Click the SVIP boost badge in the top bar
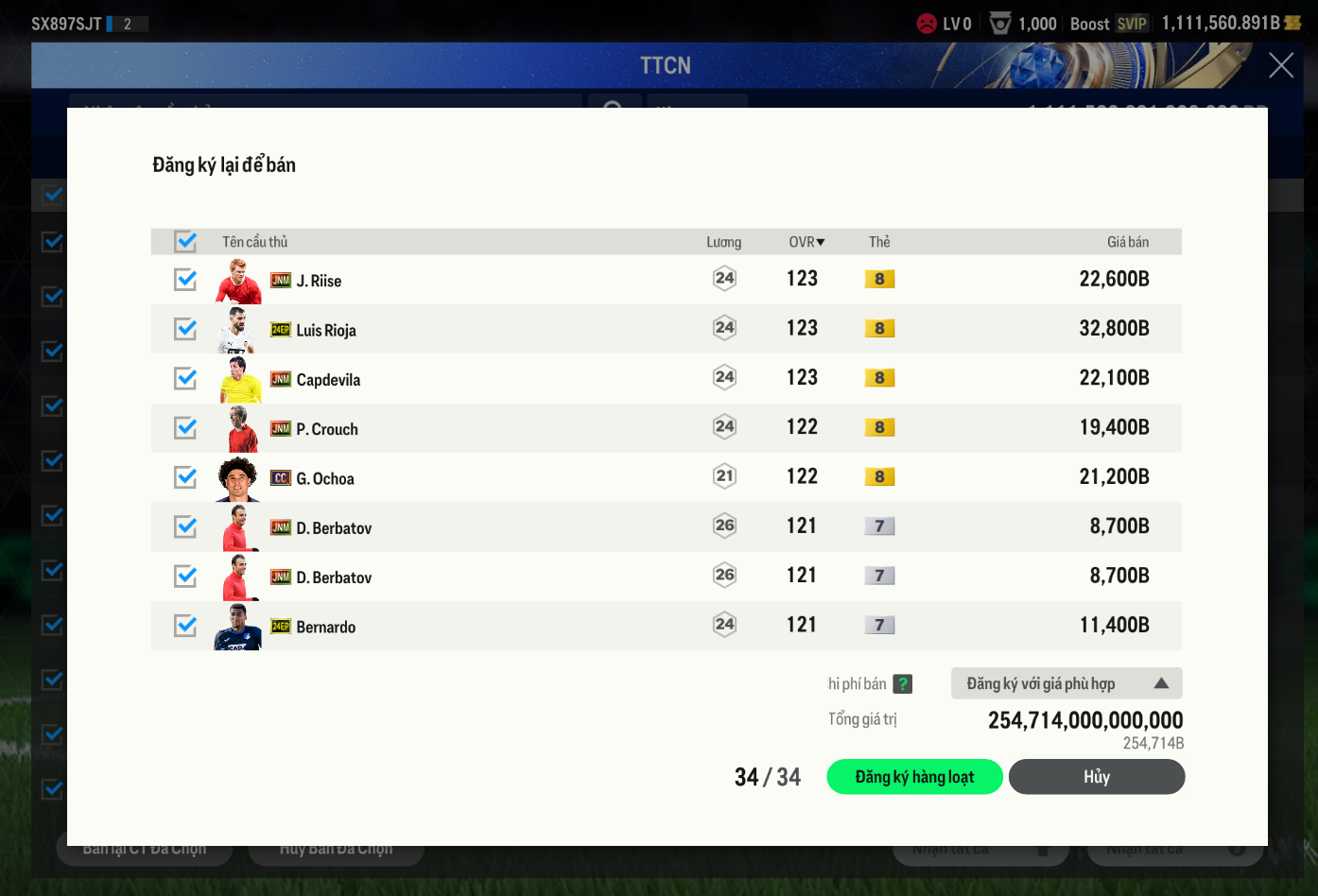The width and height of the screenshot is (1318, 896). [x=1132, y=24]
